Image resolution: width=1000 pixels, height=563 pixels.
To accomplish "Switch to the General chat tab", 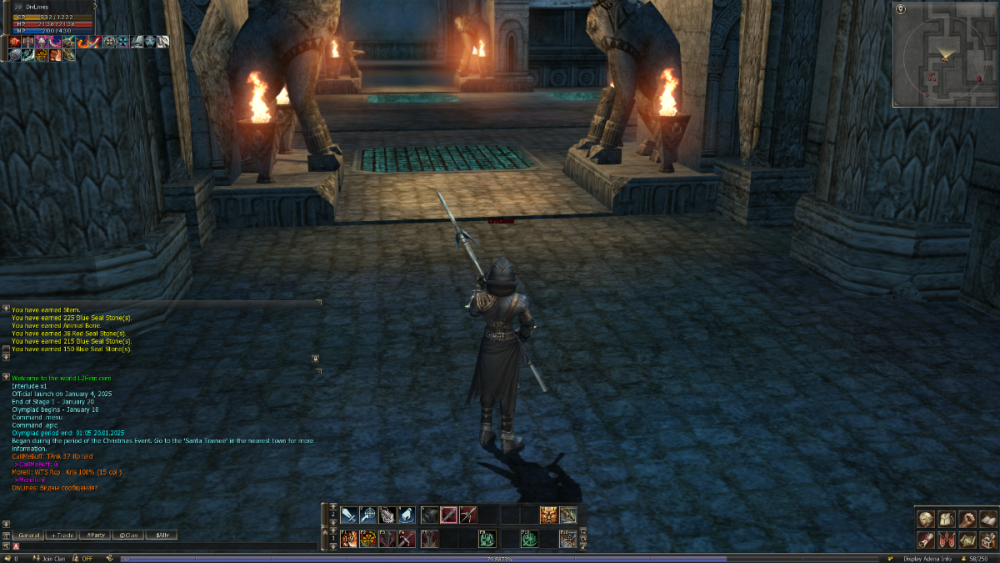I will (x=28, y=536).
